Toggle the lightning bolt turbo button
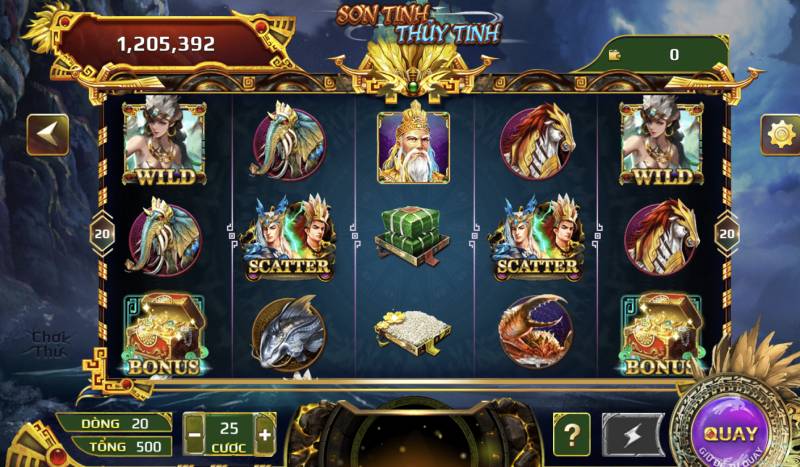 pyautogui.click(x=632, y=435)
